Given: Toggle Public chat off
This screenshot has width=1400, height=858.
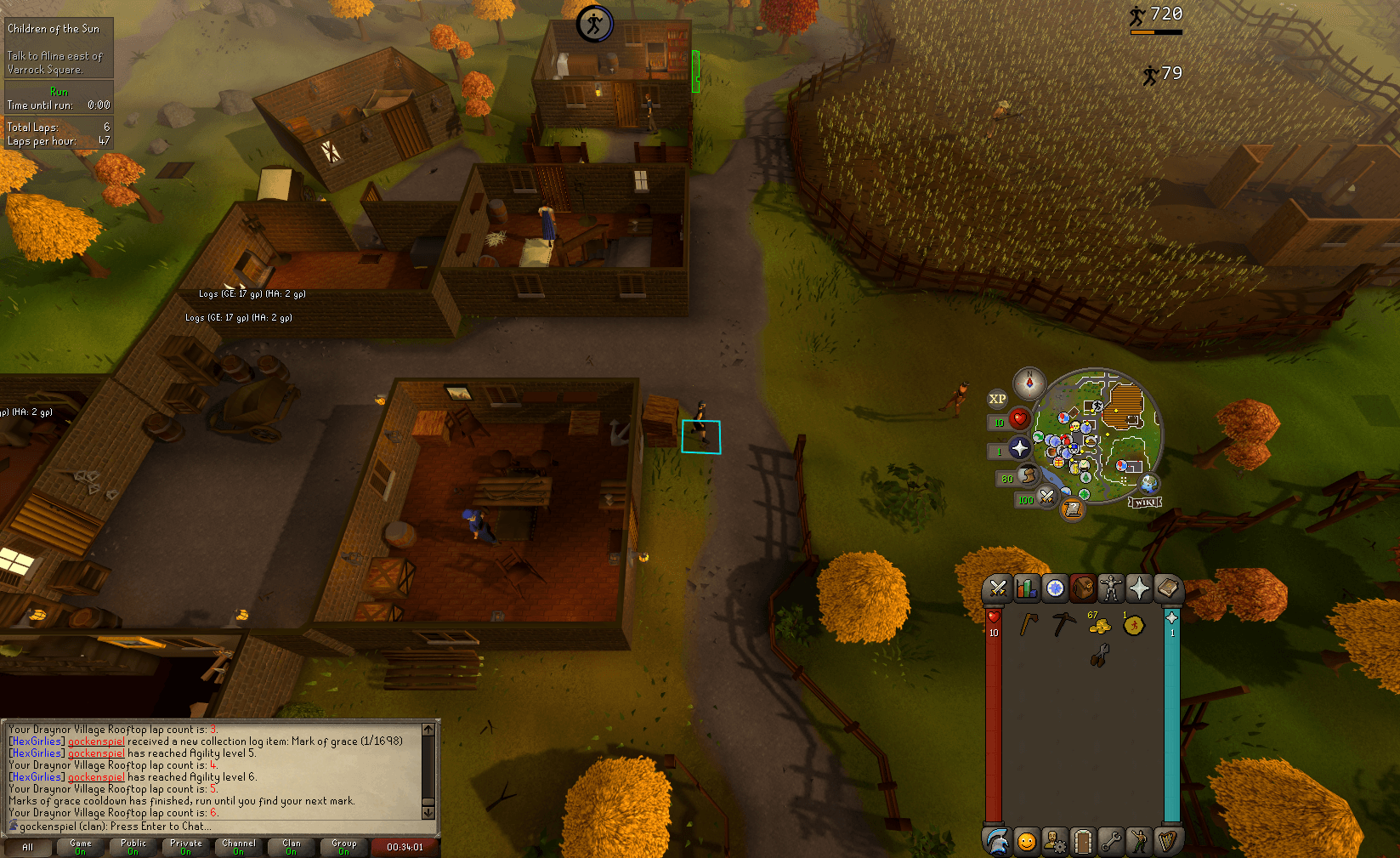Looking at the screenshot, I should coord(133,847).
